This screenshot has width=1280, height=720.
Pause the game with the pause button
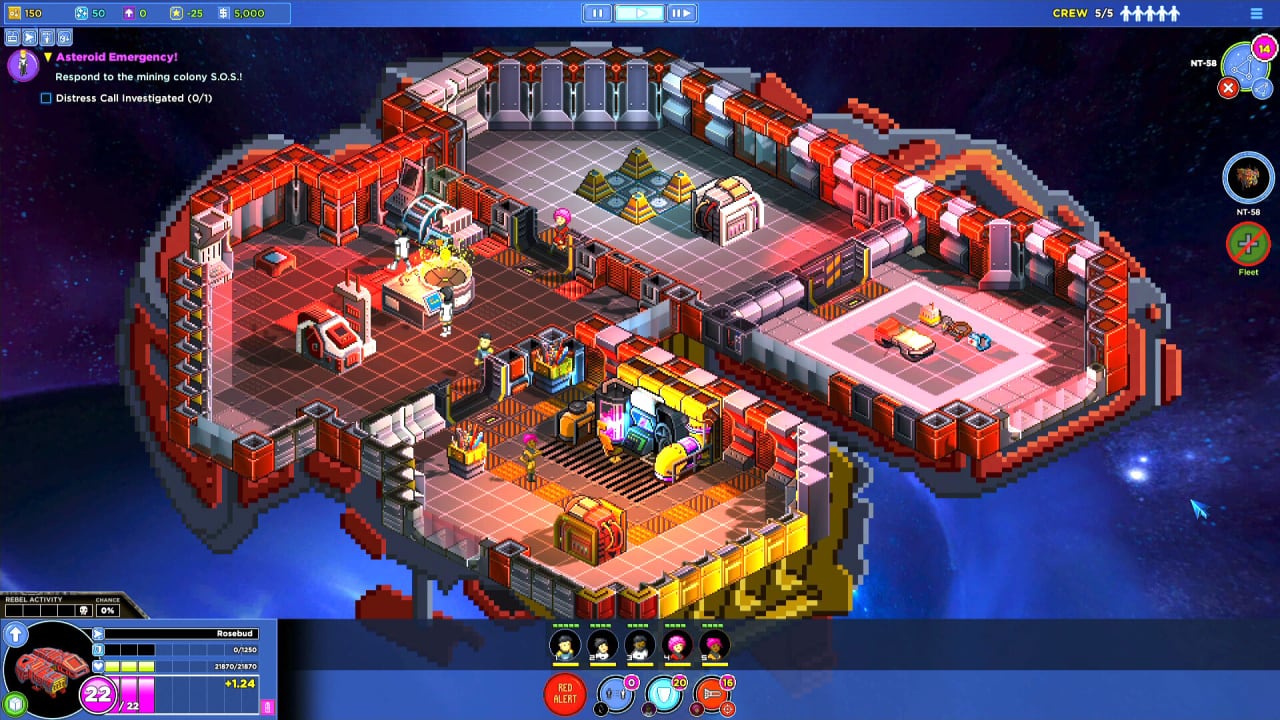coord(597,13)
